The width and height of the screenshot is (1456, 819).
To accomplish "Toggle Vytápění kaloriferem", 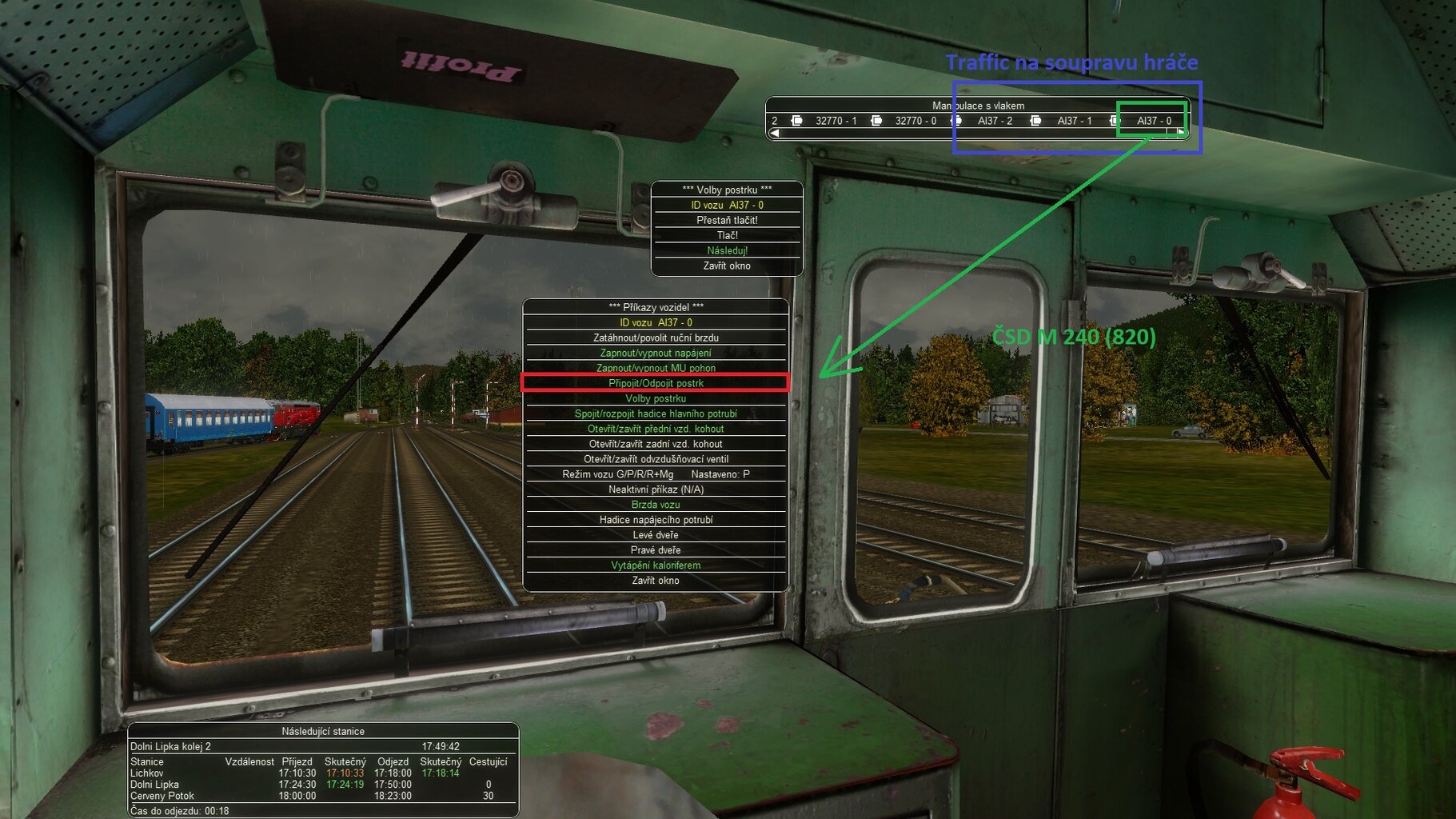I will pyautogui.click(x=656, y=565).
